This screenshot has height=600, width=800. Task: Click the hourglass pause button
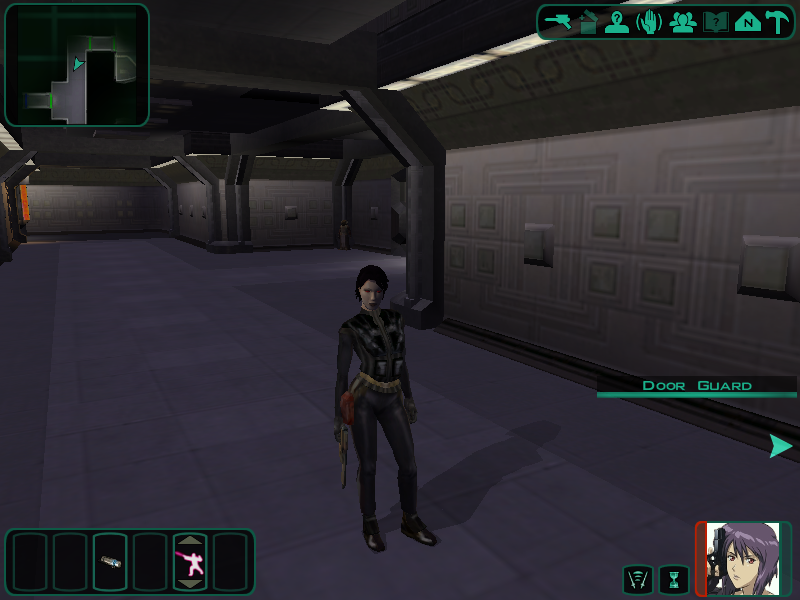coord(674,579)
